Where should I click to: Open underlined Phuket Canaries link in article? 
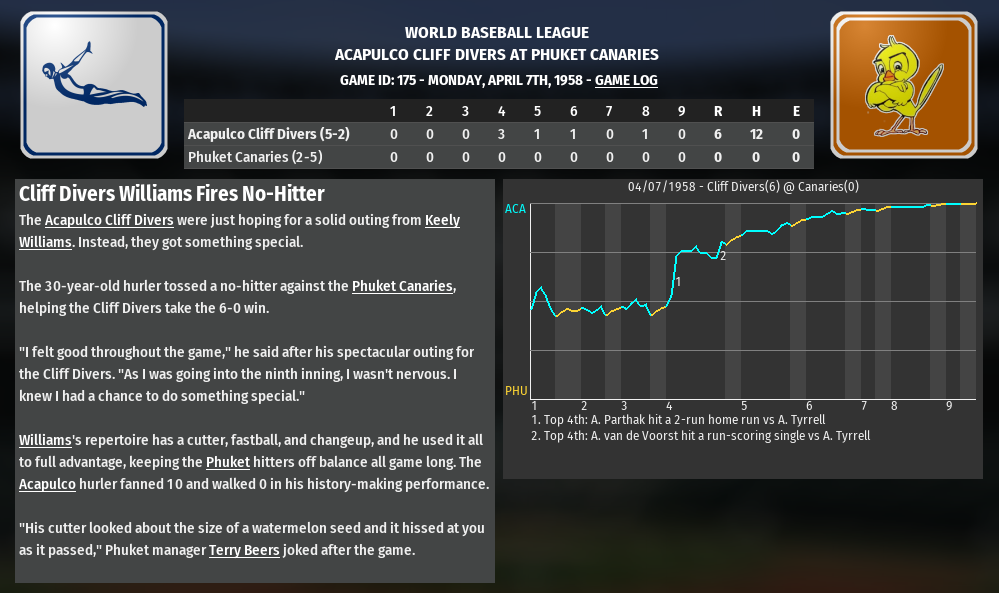(403, 286)
